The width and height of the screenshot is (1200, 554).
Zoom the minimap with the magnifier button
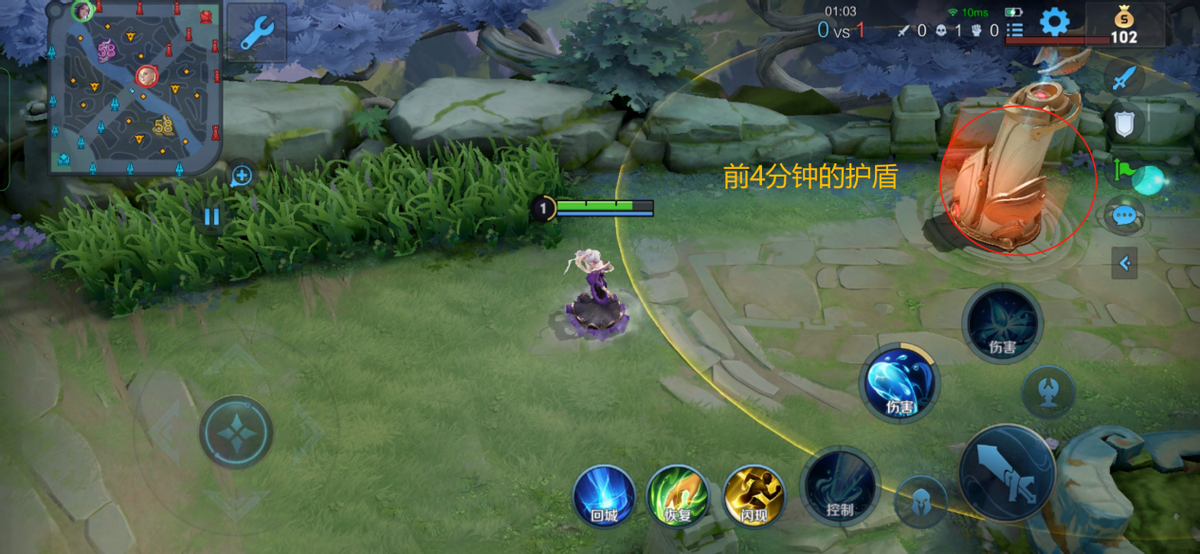pos(241,177)
